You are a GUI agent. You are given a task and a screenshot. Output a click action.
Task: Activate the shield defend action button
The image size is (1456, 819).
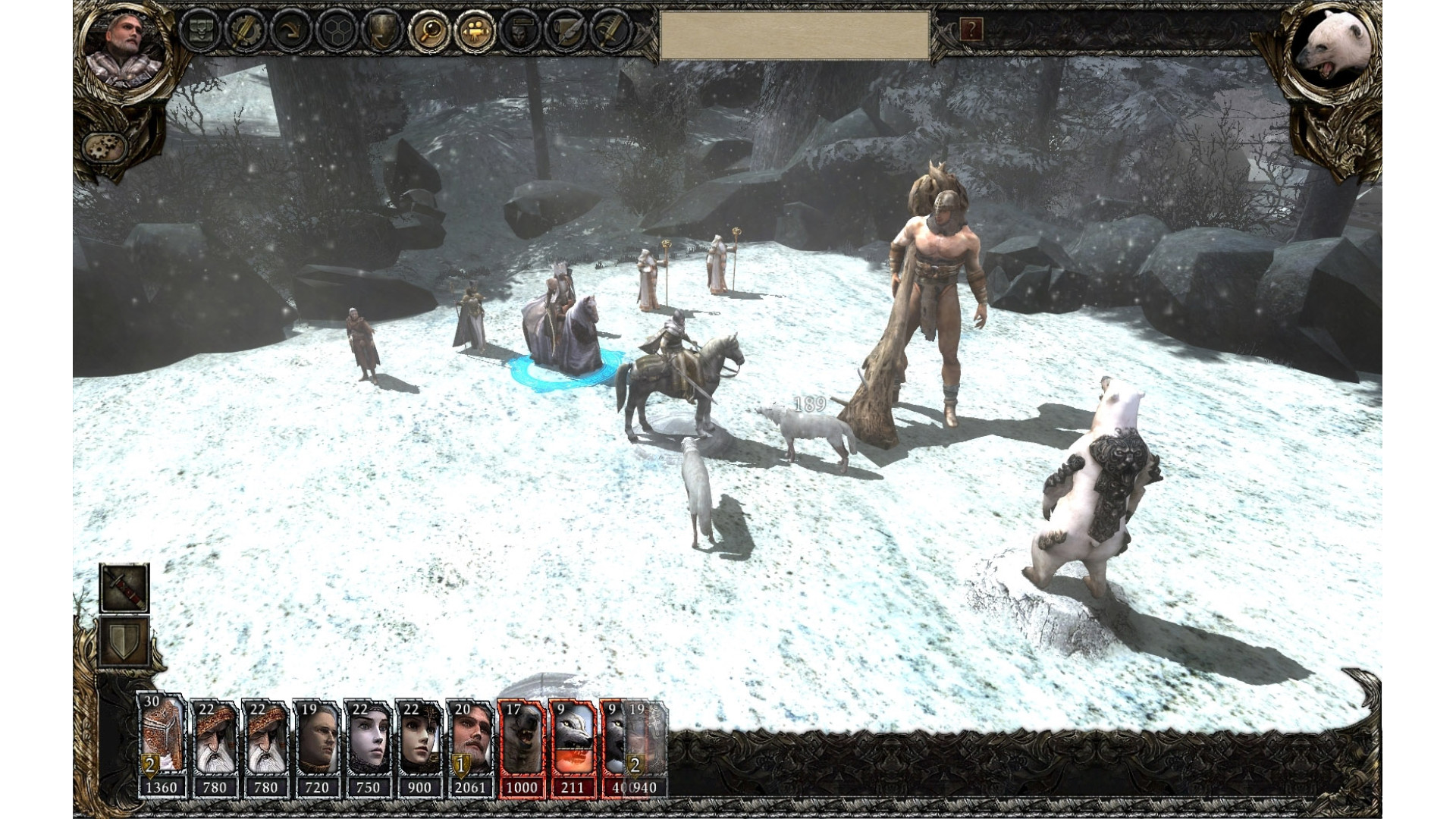click(x=124, y=641)
